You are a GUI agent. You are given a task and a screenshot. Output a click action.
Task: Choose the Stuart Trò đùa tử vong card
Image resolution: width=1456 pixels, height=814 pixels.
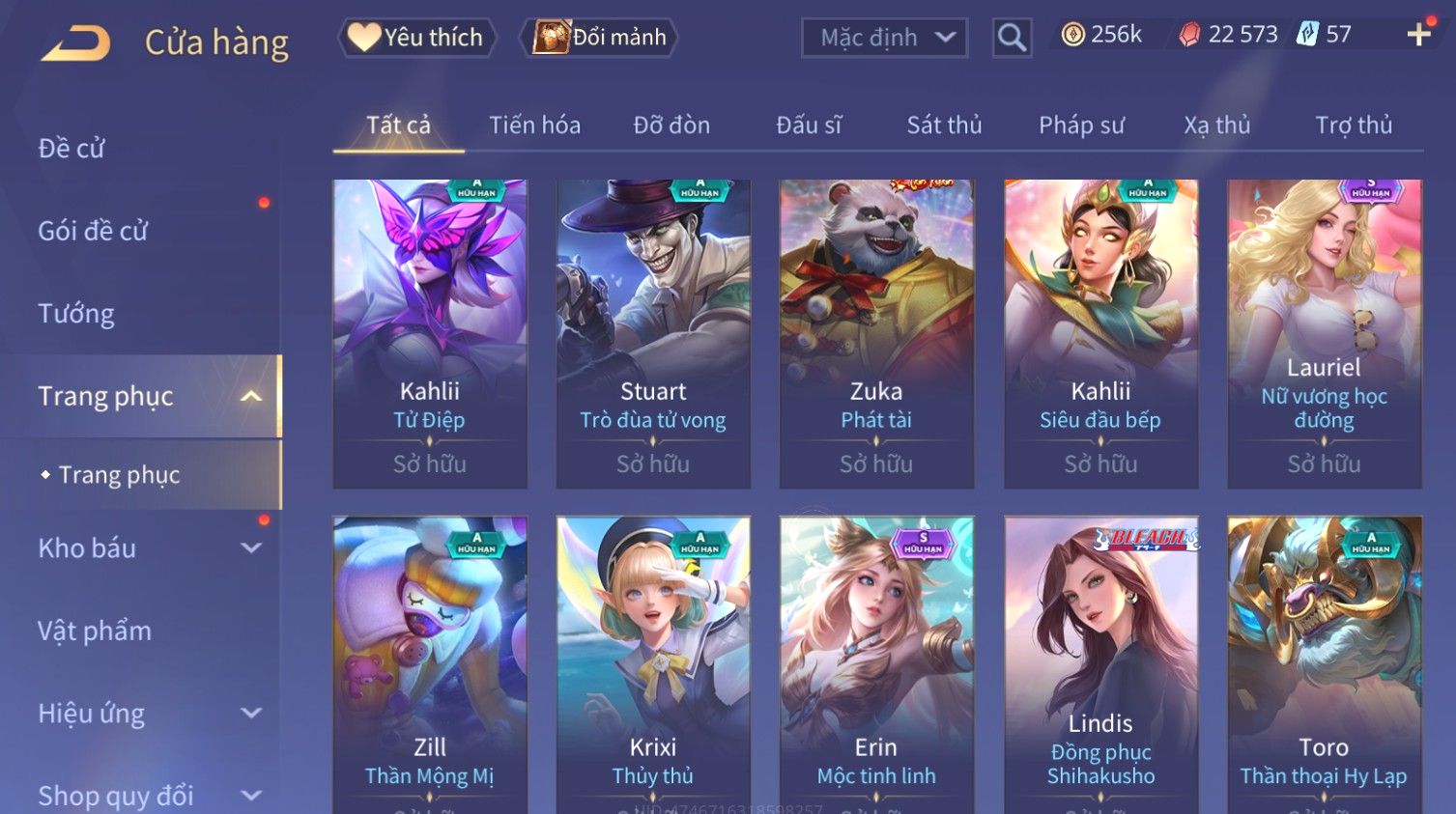click(x=653, y=333)
